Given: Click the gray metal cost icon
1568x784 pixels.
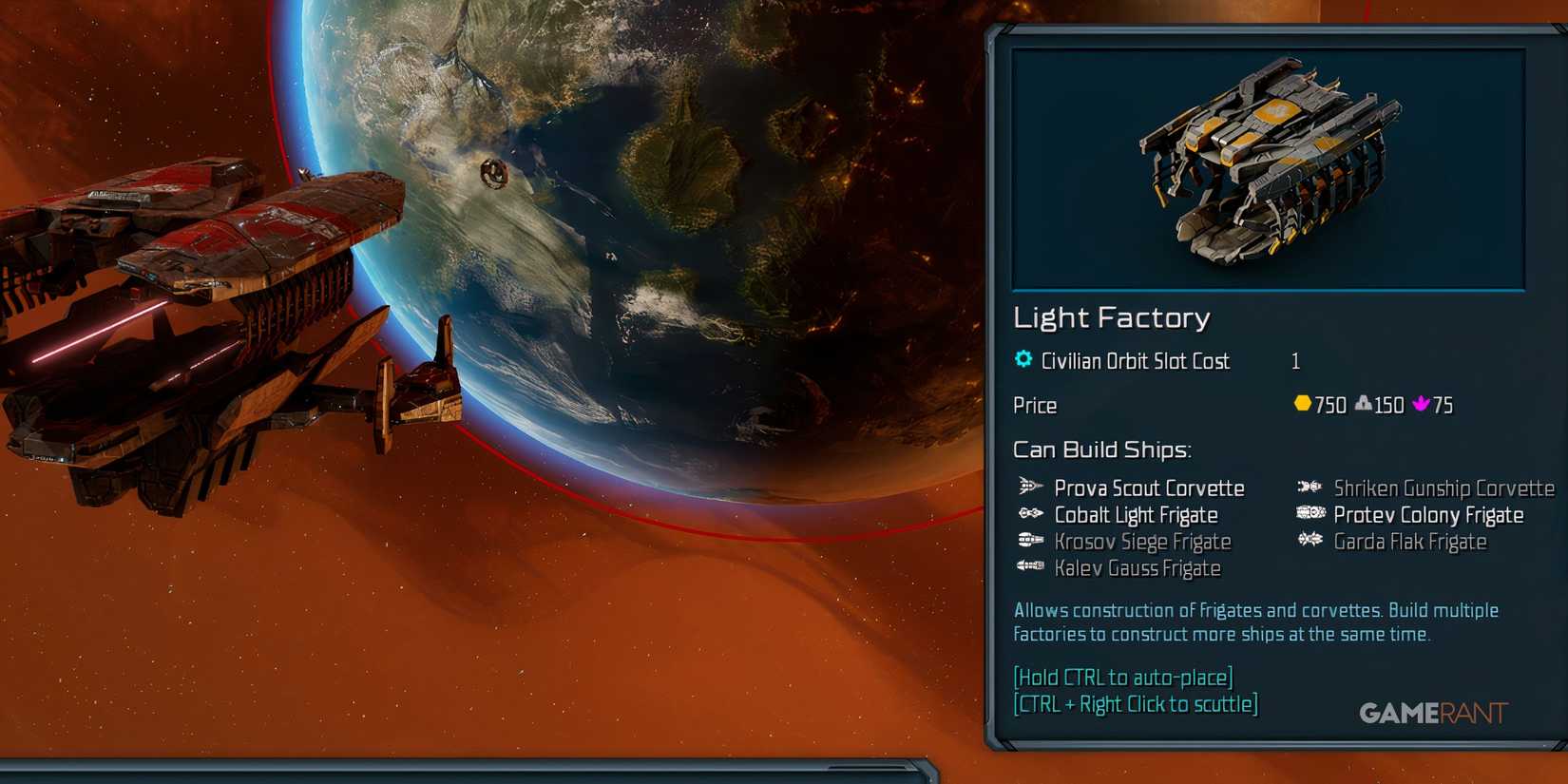Looking at the screenshot, I should tap(1361, 405).
